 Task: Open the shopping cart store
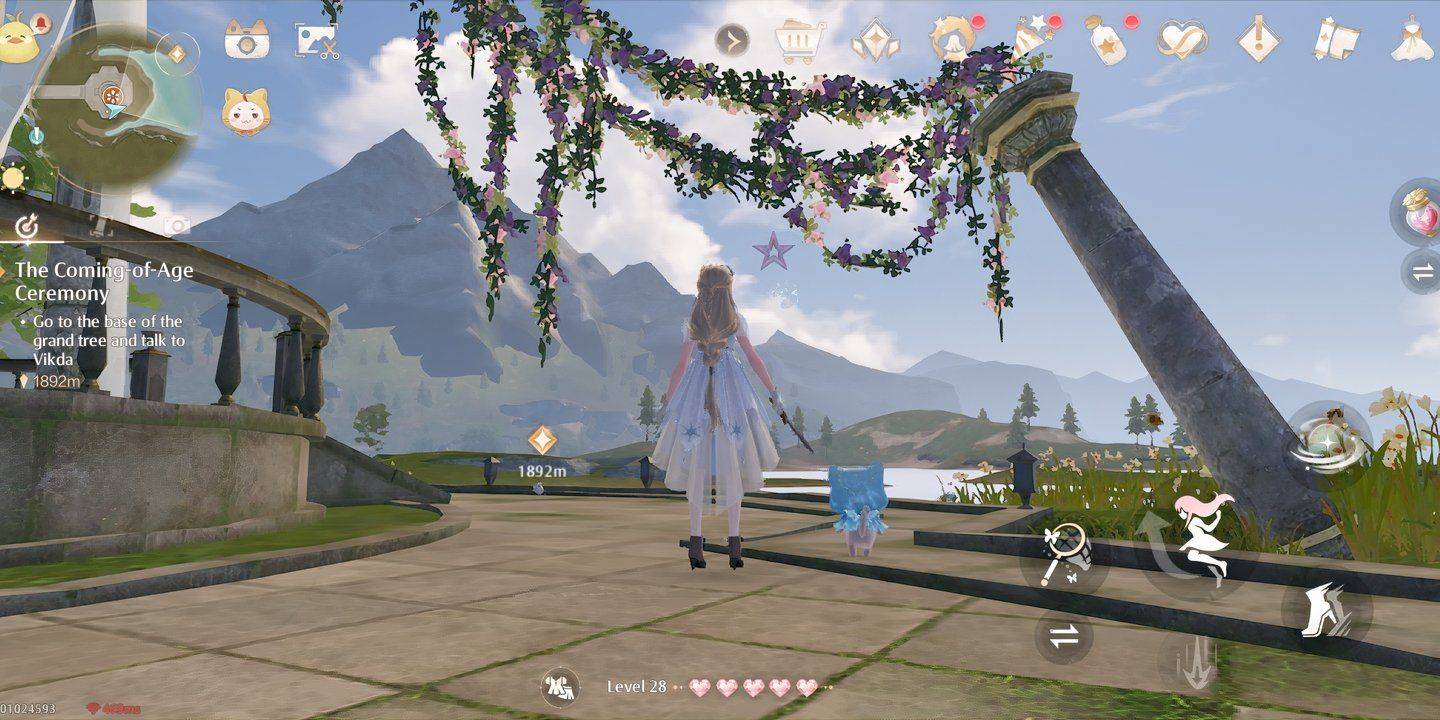(x=800, y=41)
